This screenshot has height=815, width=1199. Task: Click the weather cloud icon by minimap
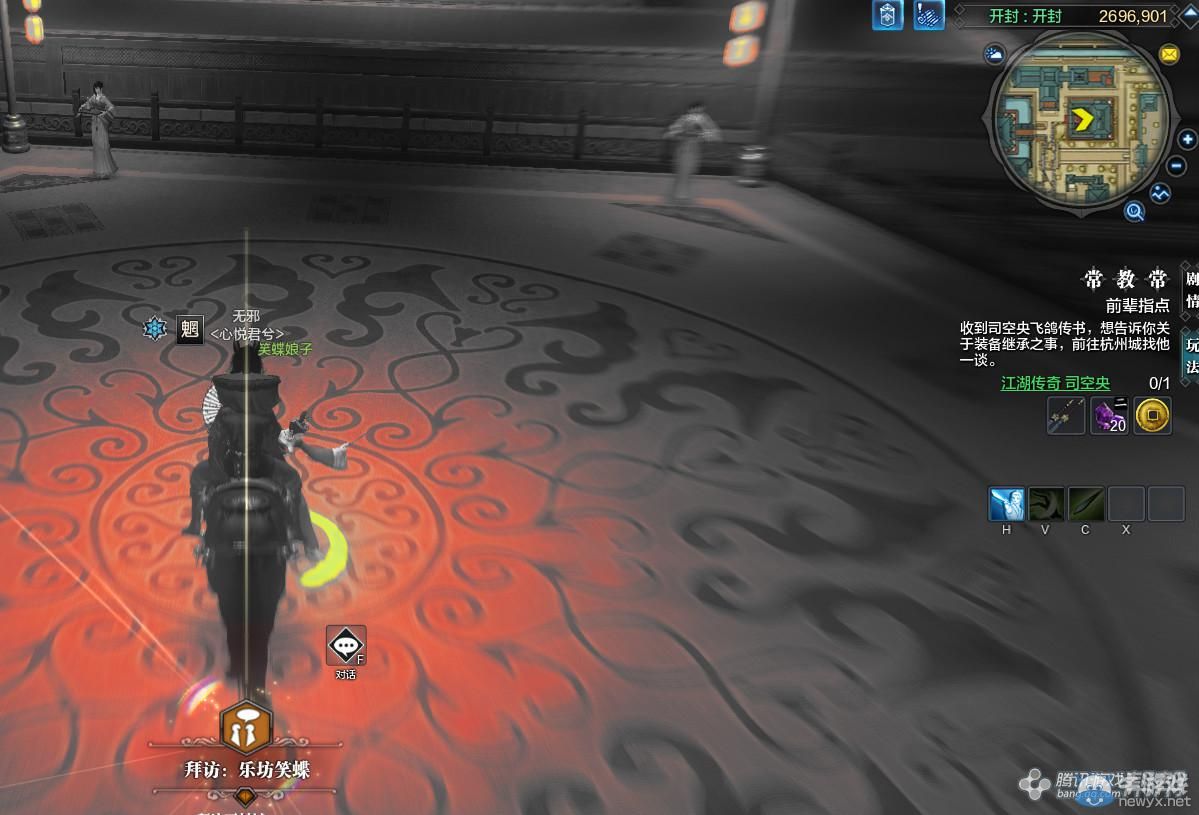[x=994, y=54]
